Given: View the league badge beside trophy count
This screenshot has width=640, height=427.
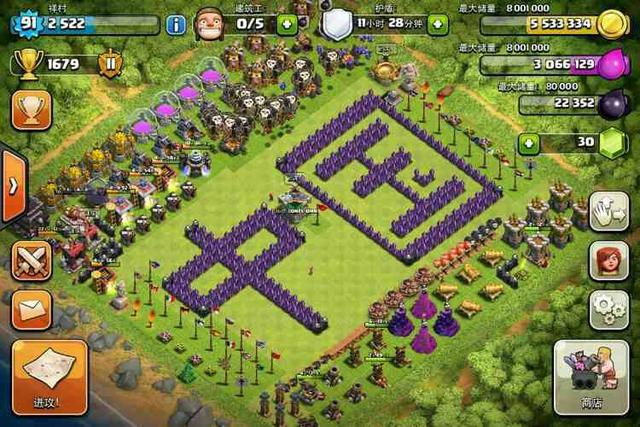Looking at the screenshot, I should 110,65.
